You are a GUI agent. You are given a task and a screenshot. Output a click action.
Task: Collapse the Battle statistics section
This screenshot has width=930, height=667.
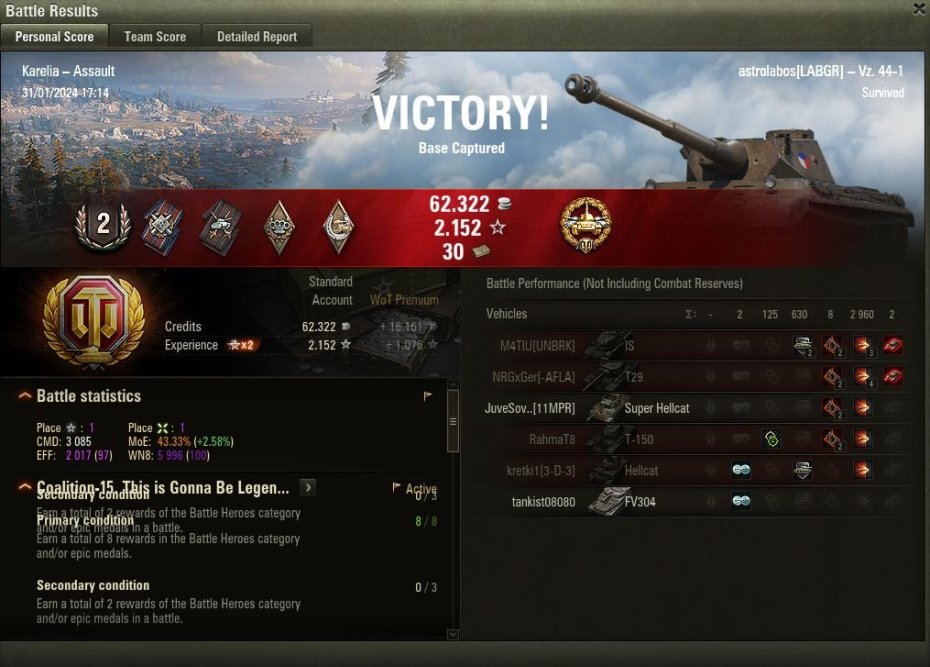(x=25, y=397)
